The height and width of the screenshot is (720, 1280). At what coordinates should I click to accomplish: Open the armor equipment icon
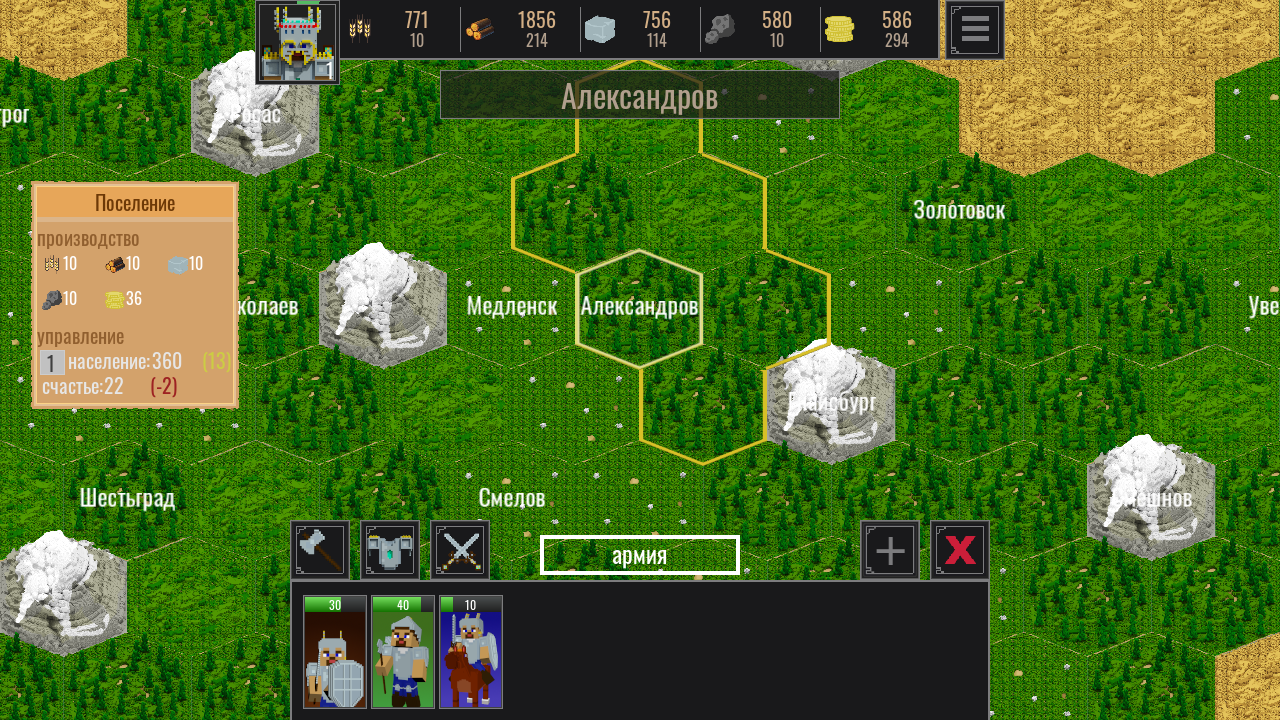coord(390,549)
